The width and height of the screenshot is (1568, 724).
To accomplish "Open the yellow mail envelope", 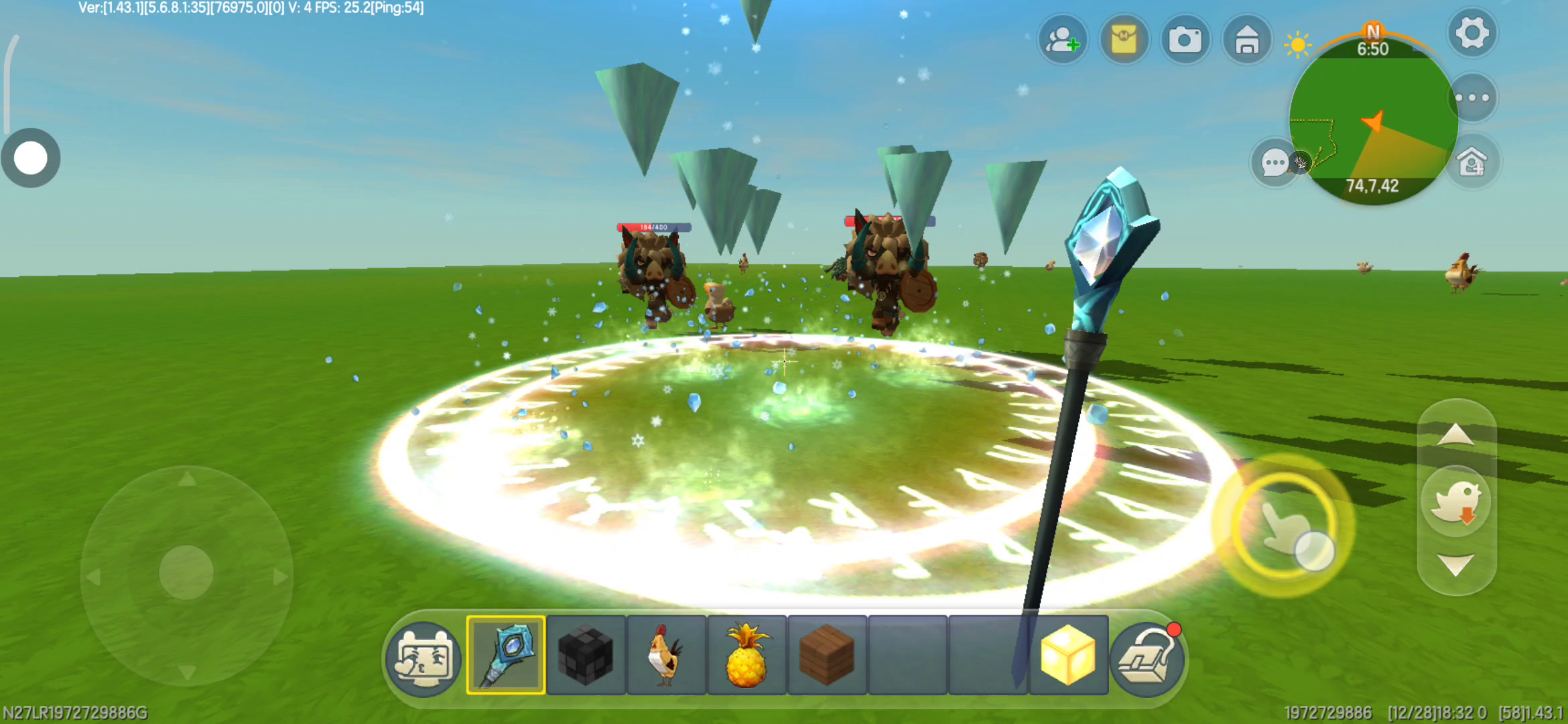I will pyautogui.click(x=1124, y=40).
